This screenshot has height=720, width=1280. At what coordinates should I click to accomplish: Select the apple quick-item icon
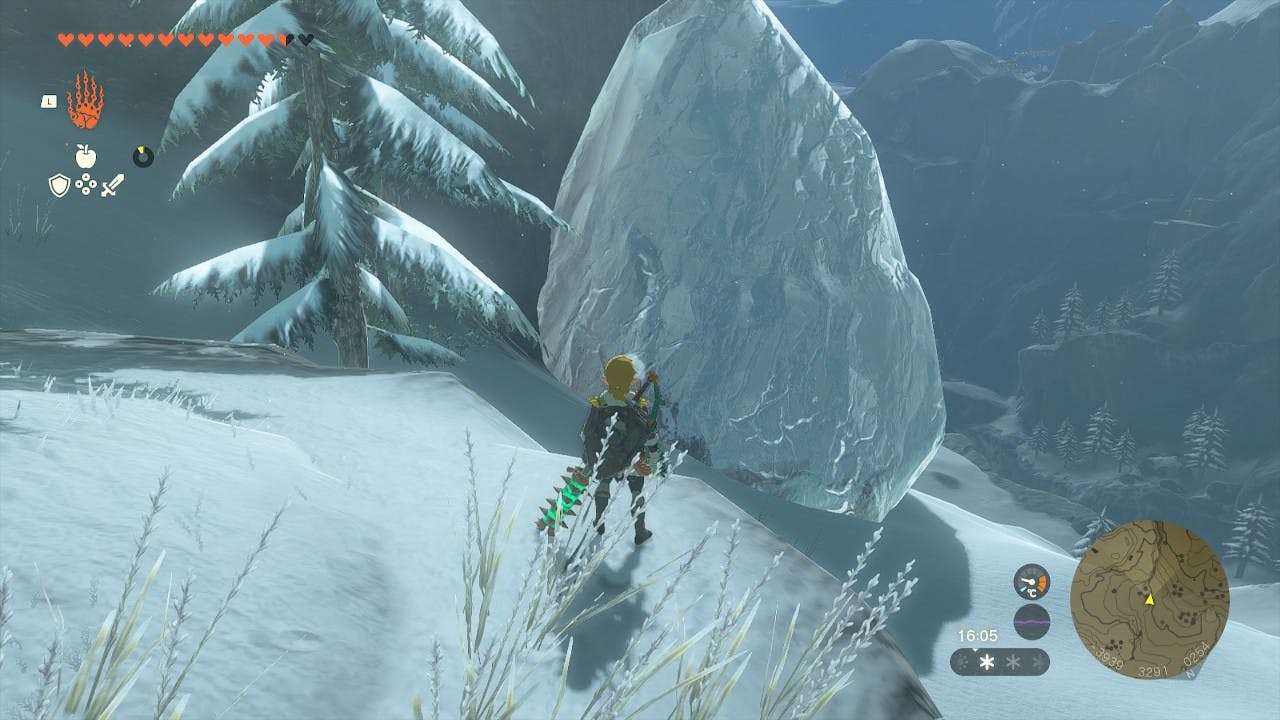[x=85, y=155]
